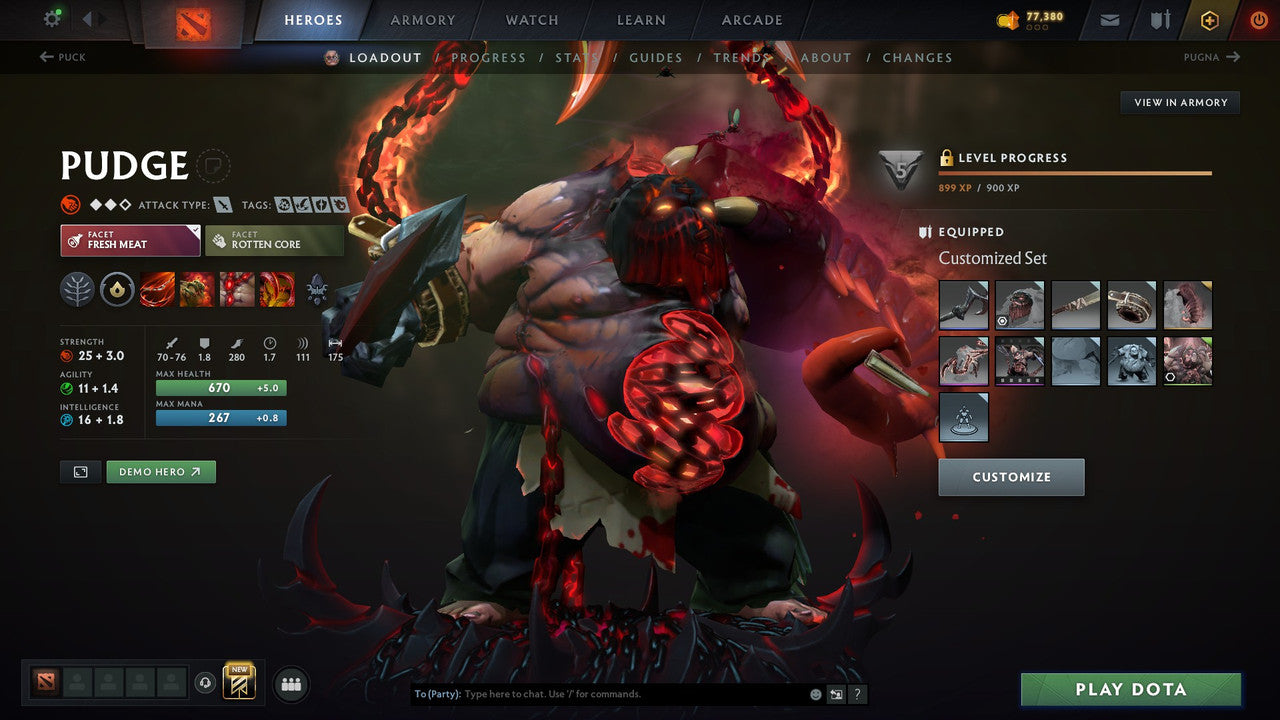This screenshot has width=1280, height=720.
Task: Select the Meat Hook ability icon
Action: 157,290
